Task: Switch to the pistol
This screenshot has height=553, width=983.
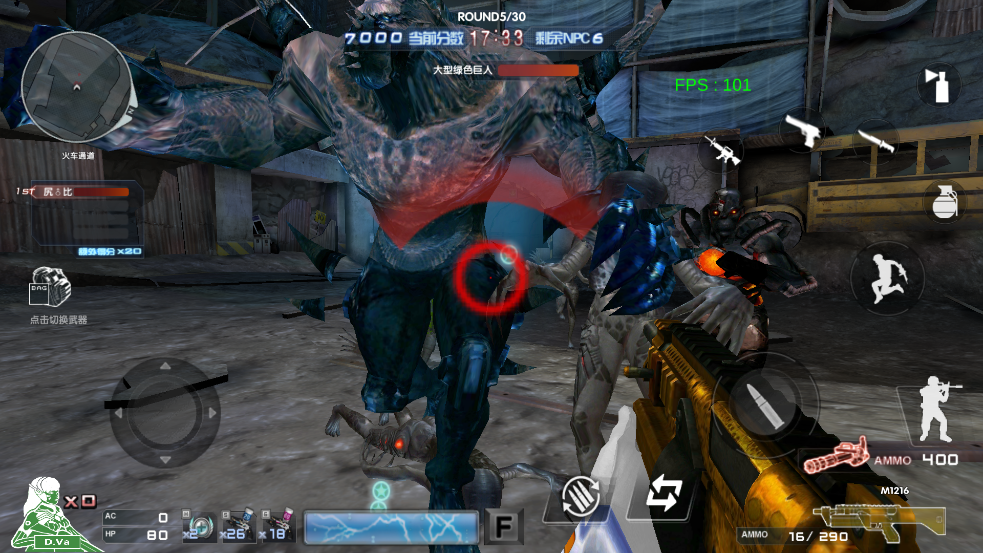Action: tap(805, 130)
